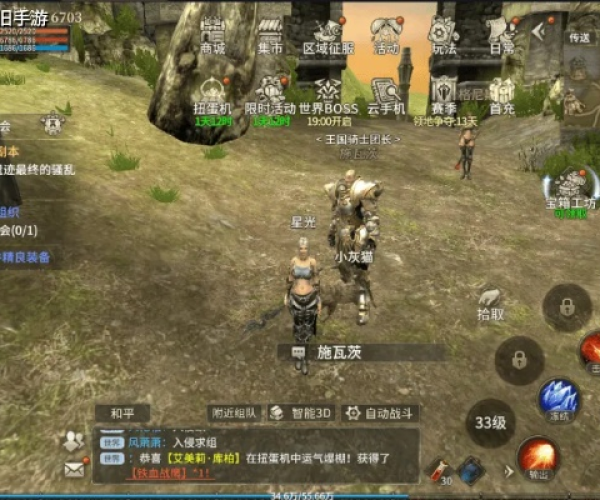Open the 日常 daily tasks menu
600x500 pixels.
[x=502, y=35]
